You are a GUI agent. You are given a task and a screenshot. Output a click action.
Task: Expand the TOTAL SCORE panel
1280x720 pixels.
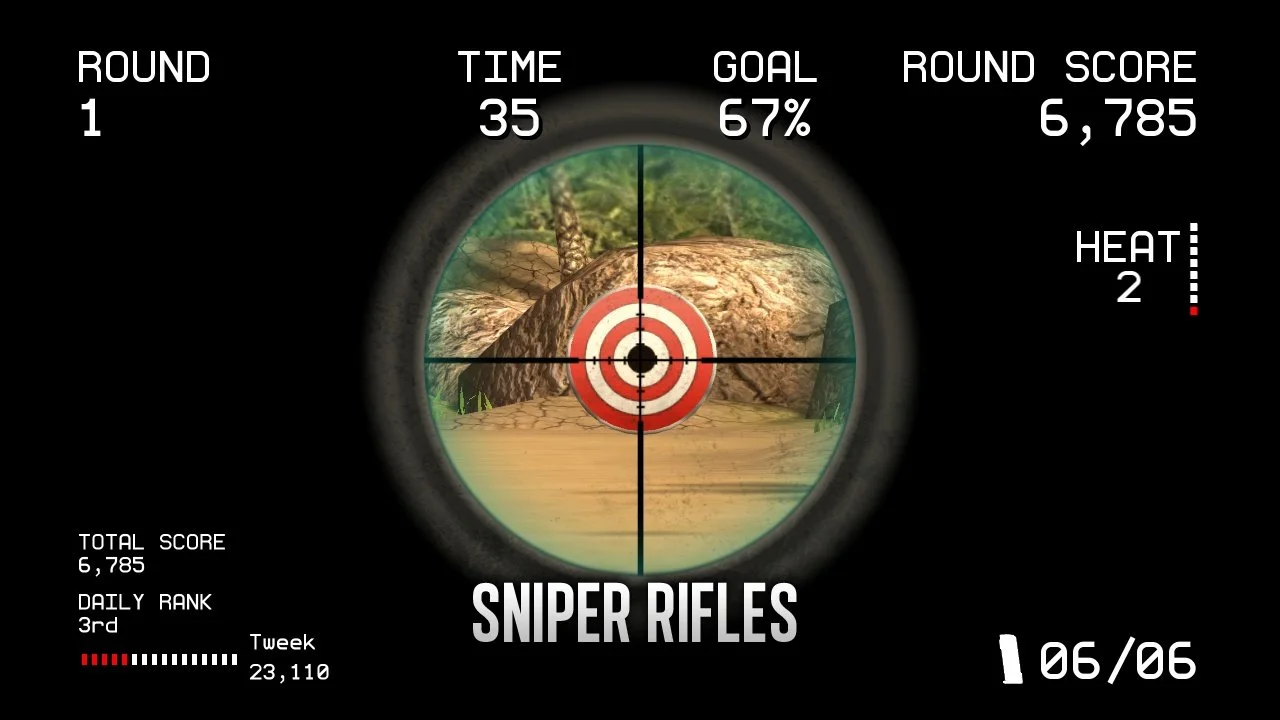(152, 552)
